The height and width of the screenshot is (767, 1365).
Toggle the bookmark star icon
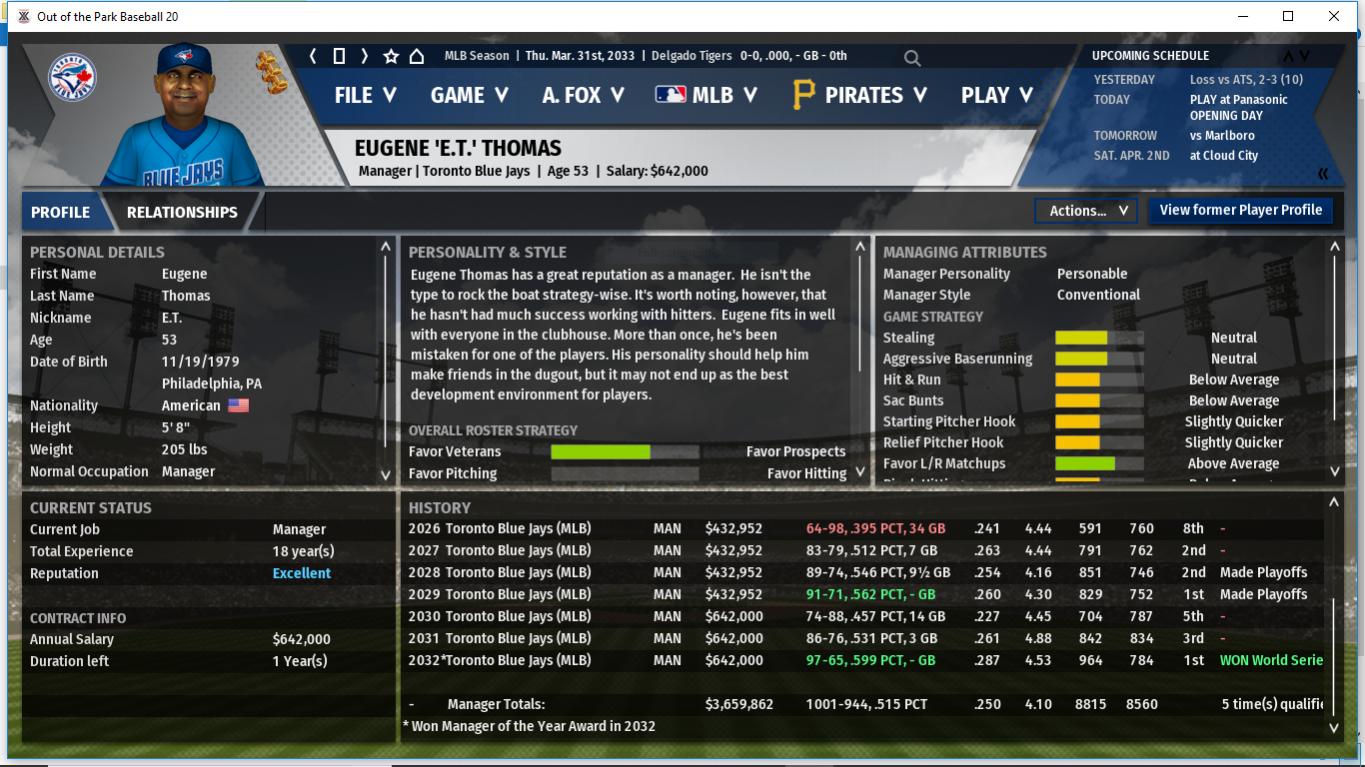[x=391, y=56]
